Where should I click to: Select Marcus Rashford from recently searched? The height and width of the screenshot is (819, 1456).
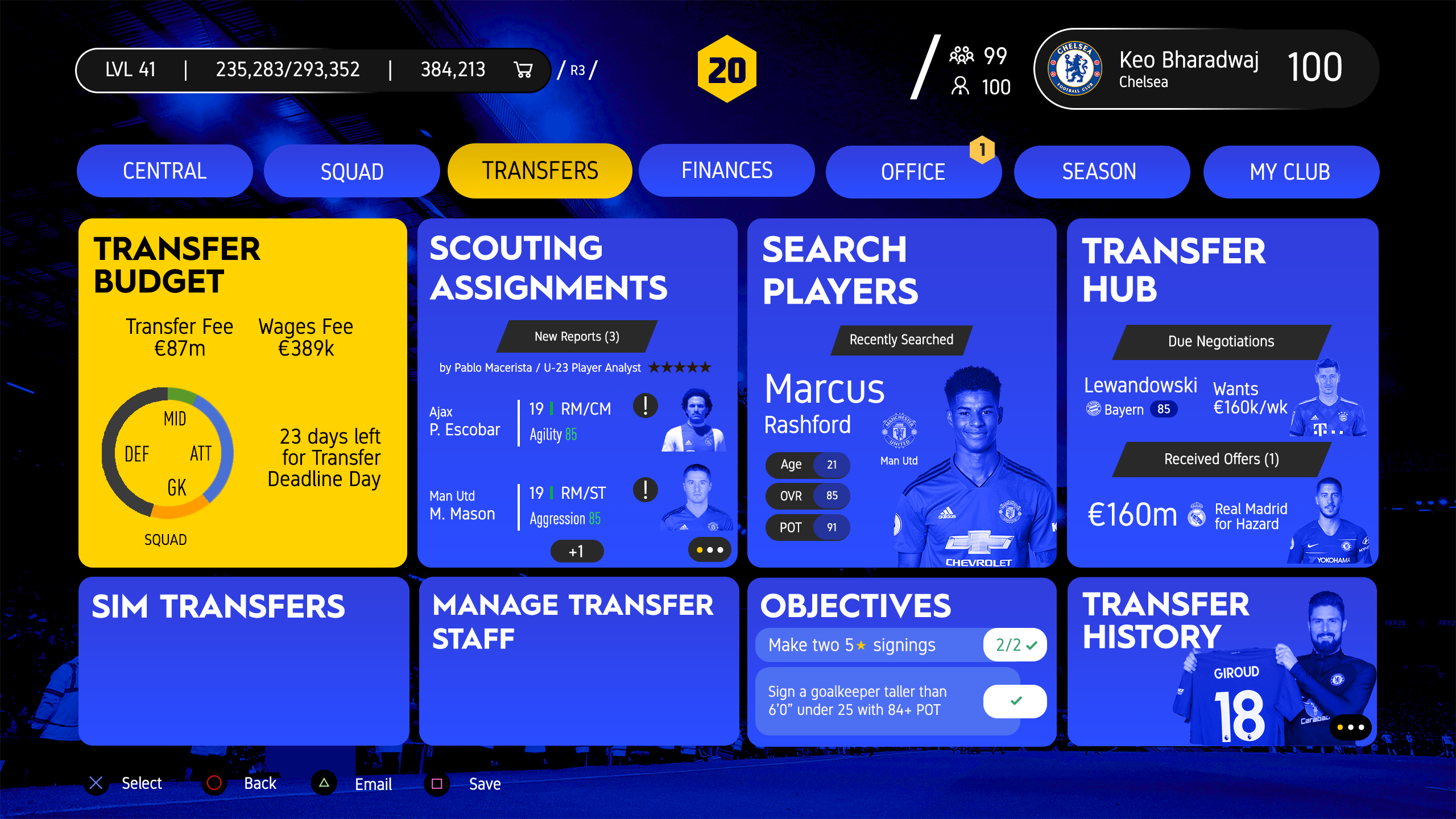click(824, 404)
